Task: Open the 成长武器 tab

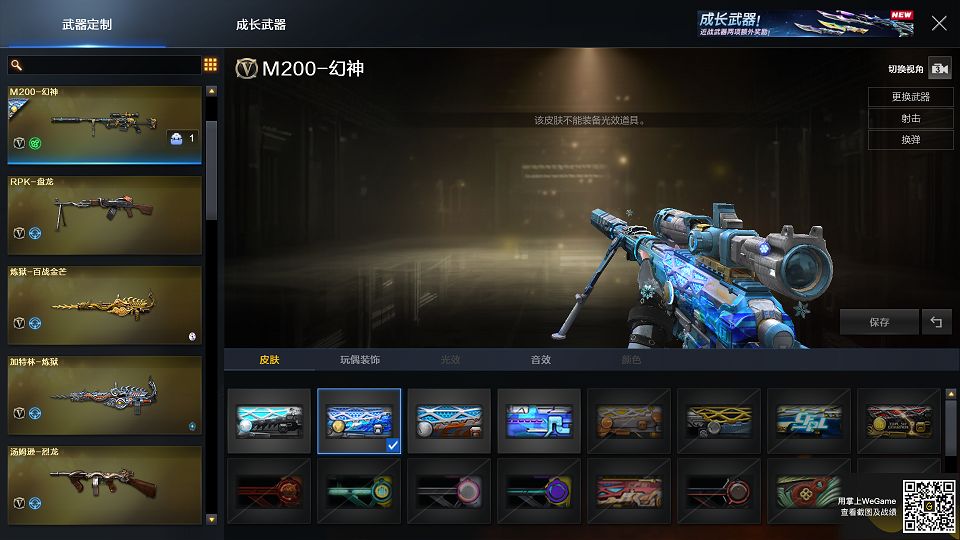Action: (x=261, y=24)
